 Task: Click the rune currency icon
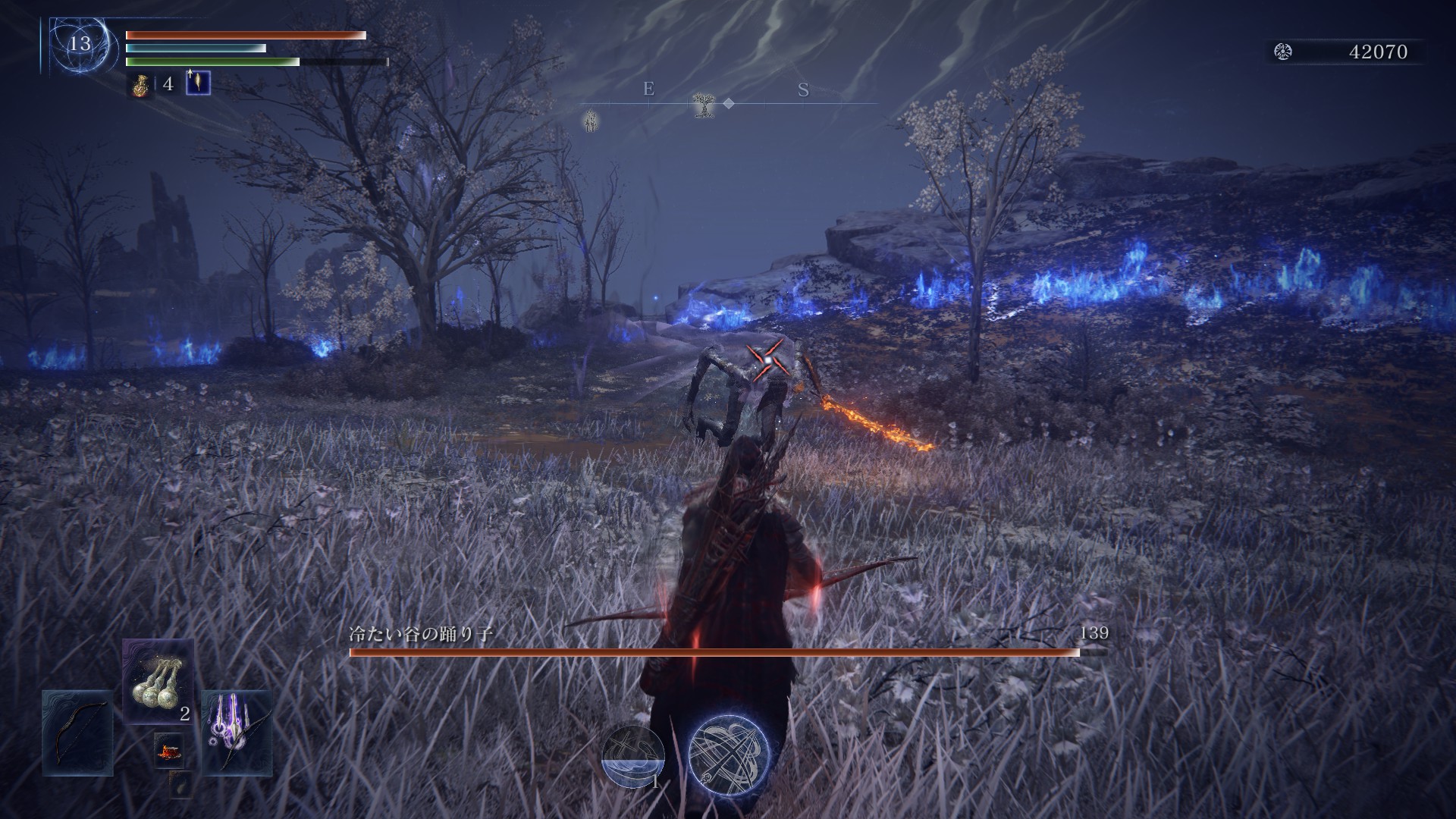(x=1283, y=52)
